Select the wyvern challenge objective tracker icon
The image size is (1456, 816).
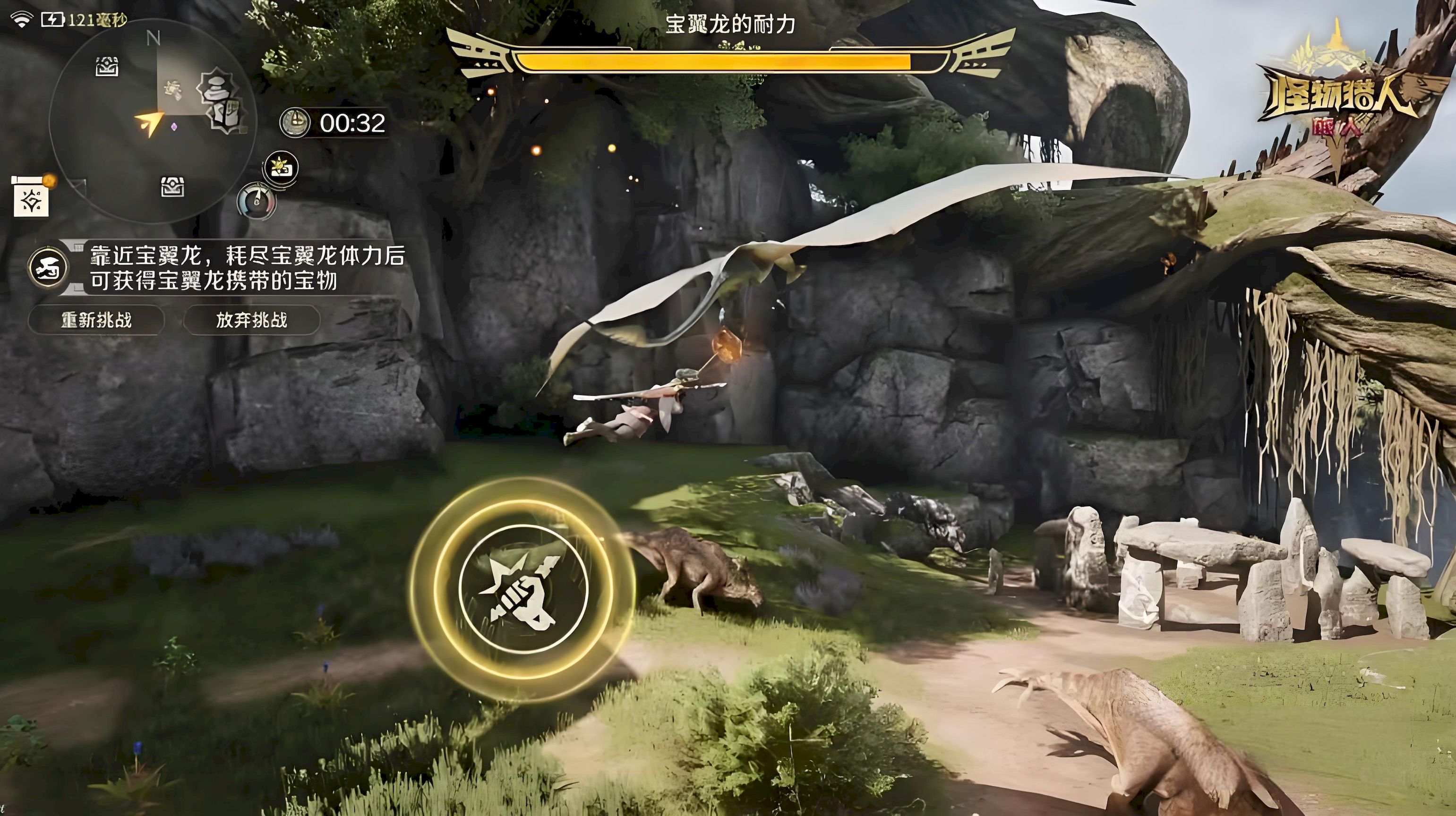[x=49, y=267]
